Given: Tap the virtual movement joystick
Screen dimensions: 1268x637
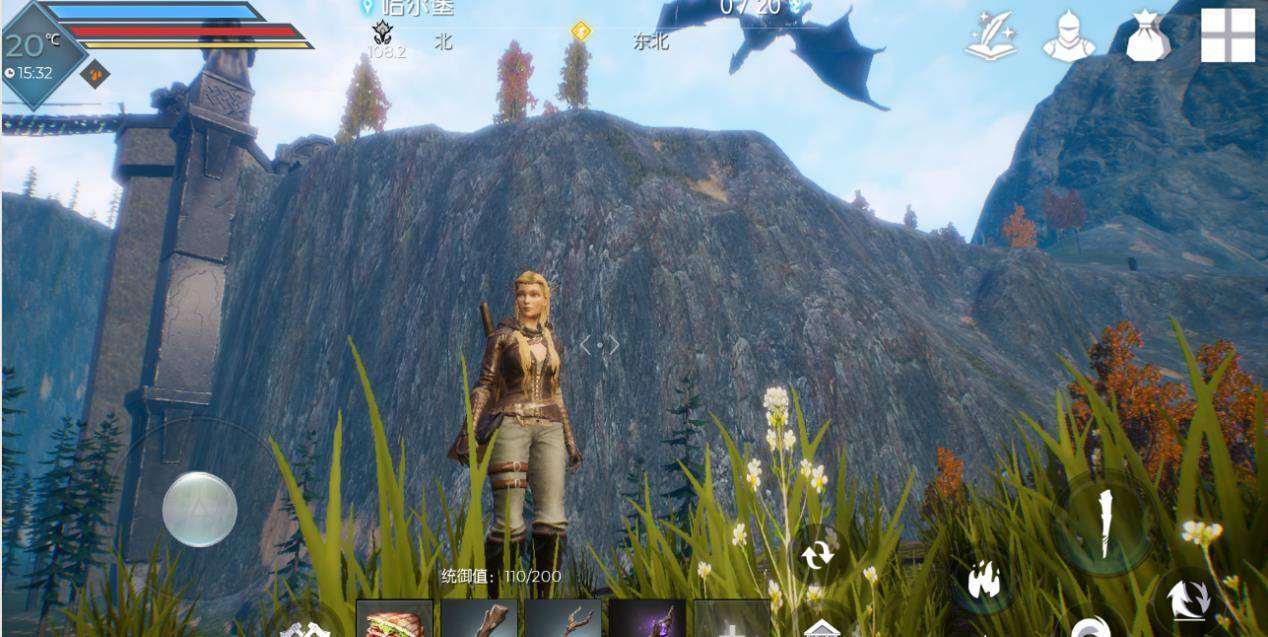Looking at the screenshot, I should tap(200, 509).
